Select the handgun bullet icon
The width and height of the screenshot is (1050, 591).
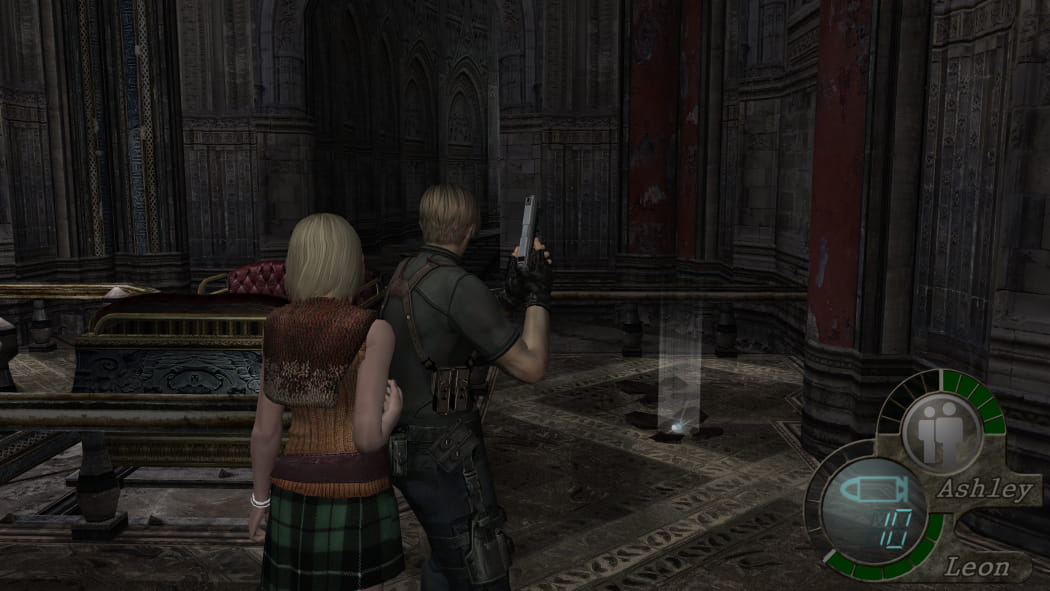[x=871, y=491]
